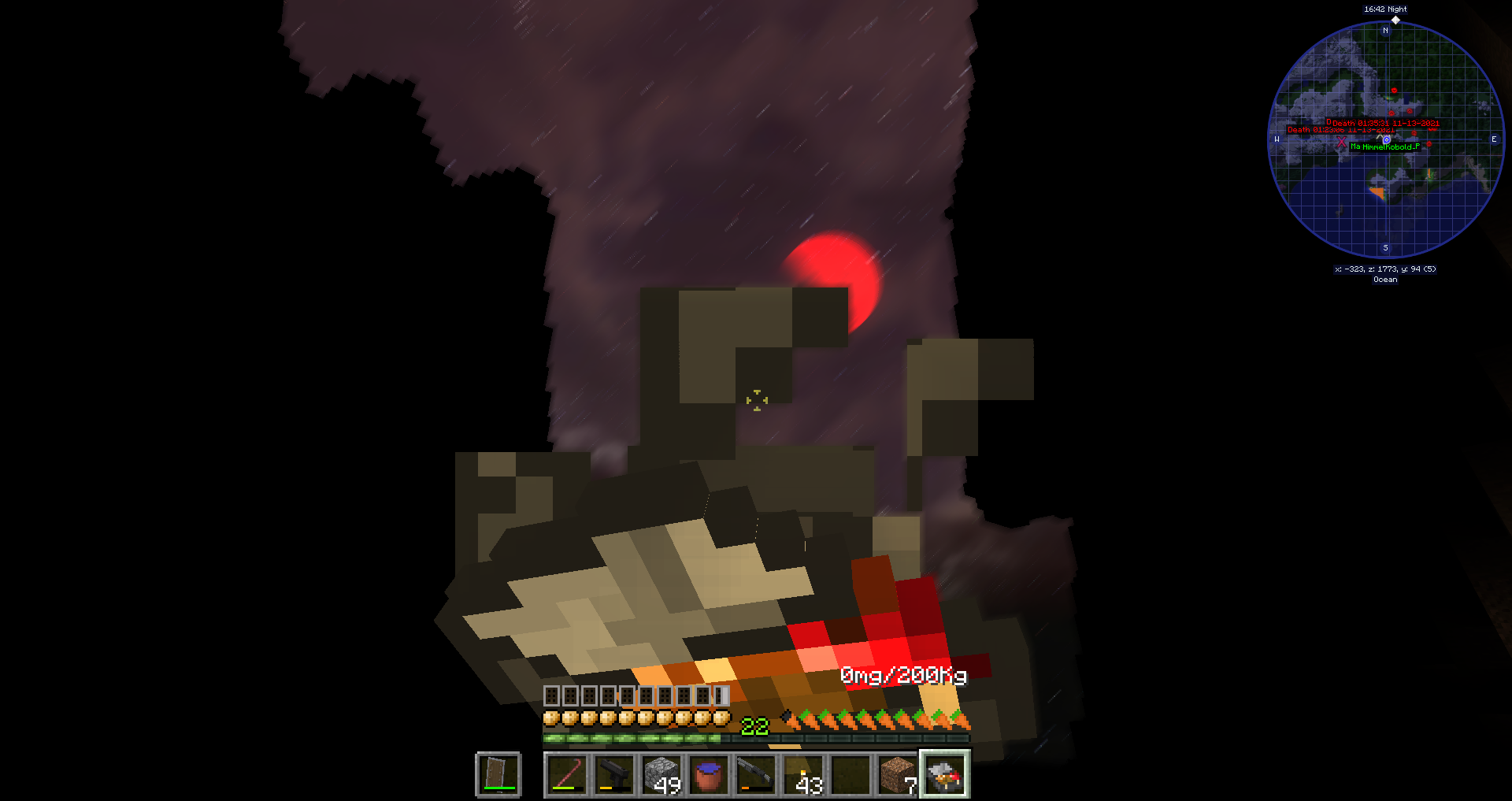
Task: Click the shield in the offhand slot
Action: click(x=498, y=774)
